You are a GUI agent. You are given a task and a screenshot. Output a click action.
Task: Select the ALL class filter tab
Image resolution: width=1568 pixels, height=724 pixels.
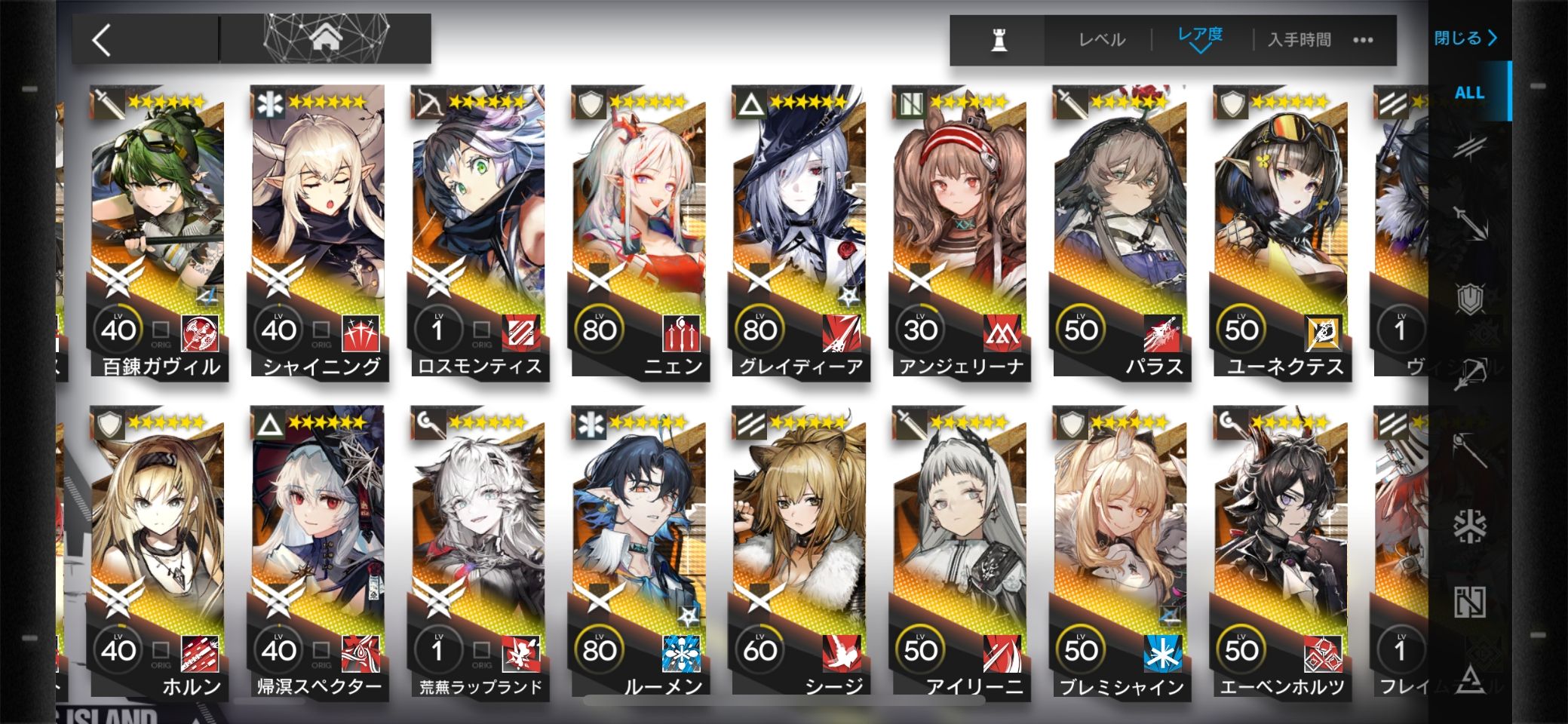(1468, 93)
